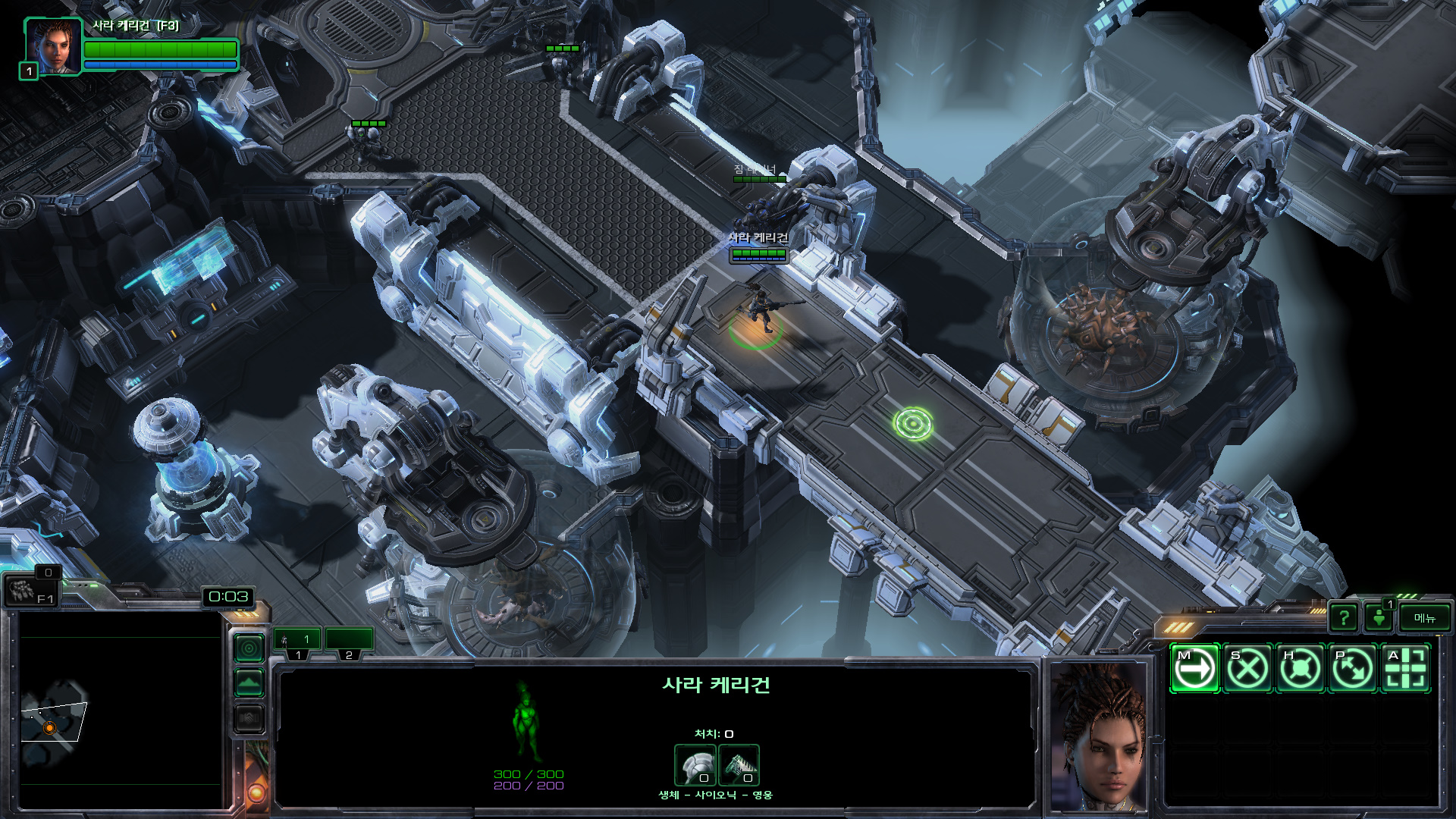This screenshot has height=819, width=1456.
Task: Choose the Hold Position command
Action: [1301, 669]
